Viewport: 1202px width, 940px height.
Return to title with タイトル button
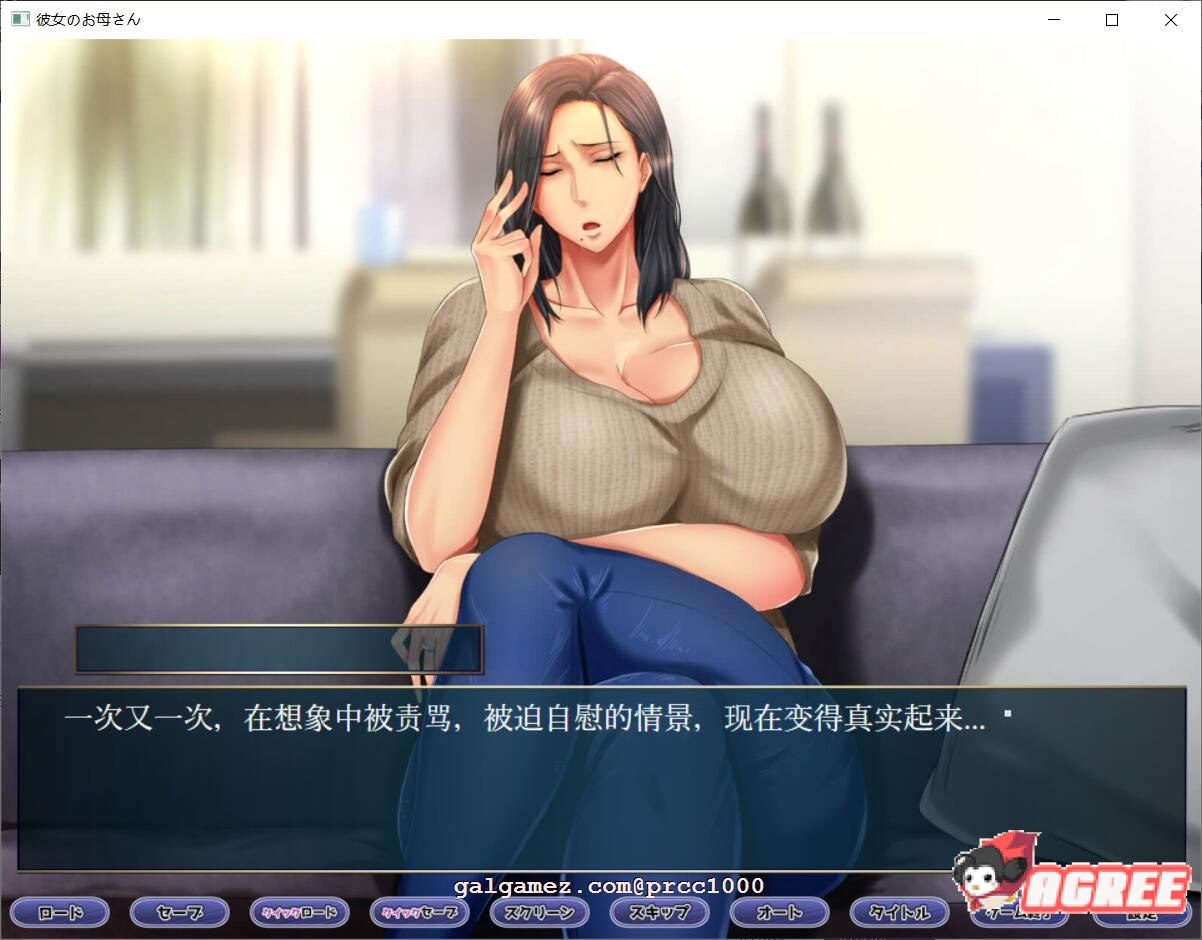click(899, 912)
